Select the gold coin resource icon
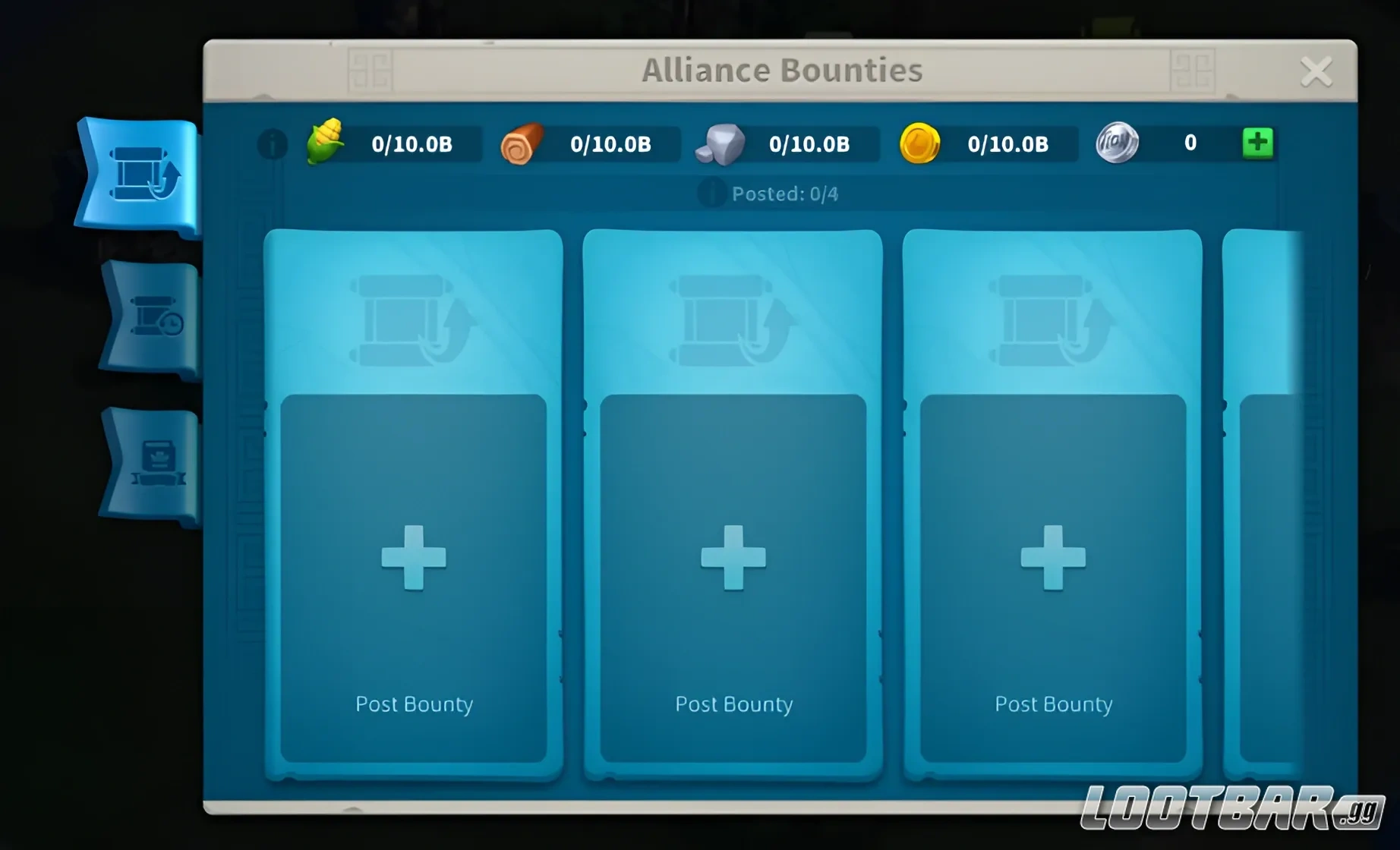This screenshot has width=1400, height=850. tap(919, 143)
